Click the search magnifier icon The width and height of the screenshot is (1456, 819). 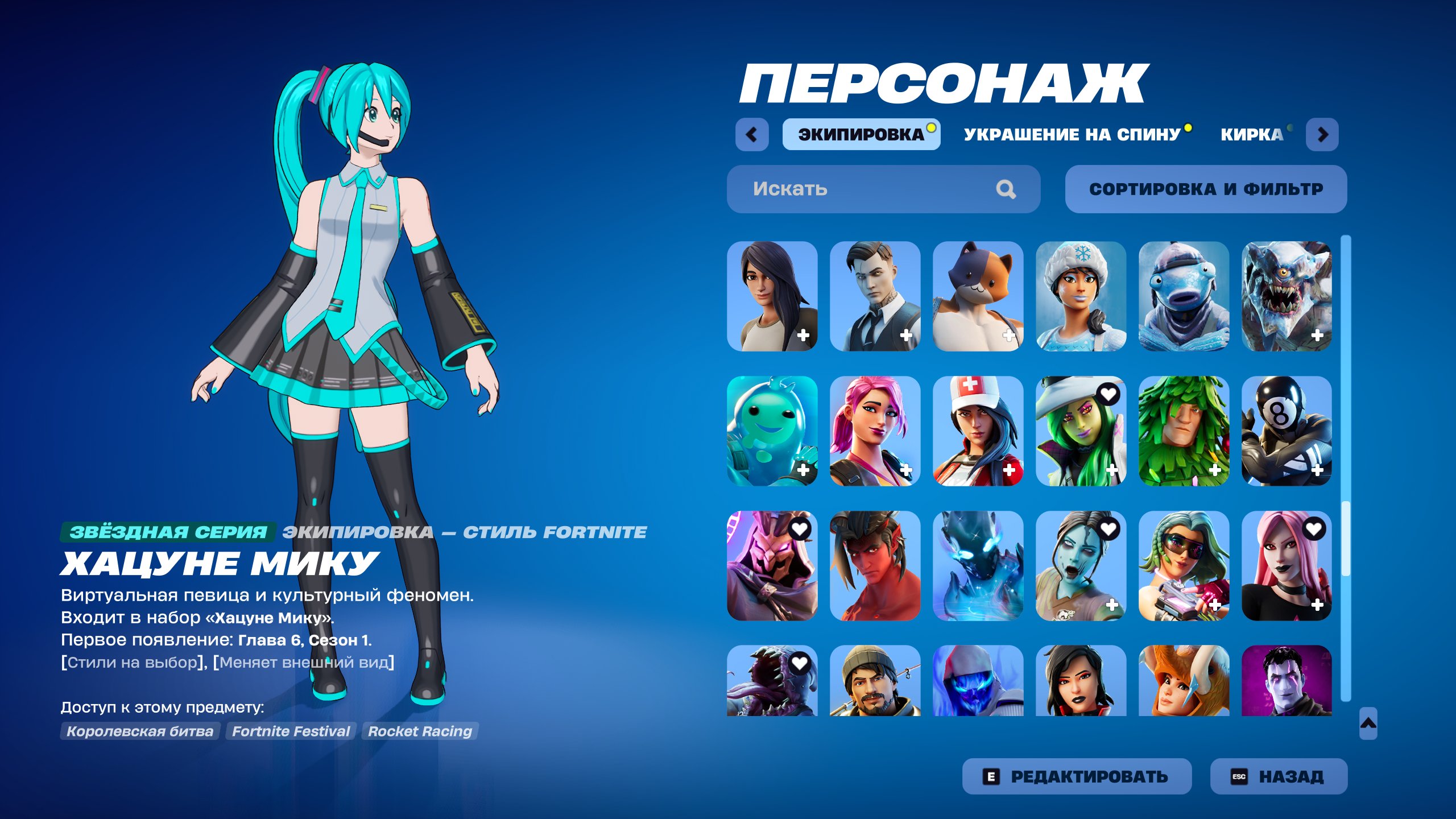tap(1007, 189)
